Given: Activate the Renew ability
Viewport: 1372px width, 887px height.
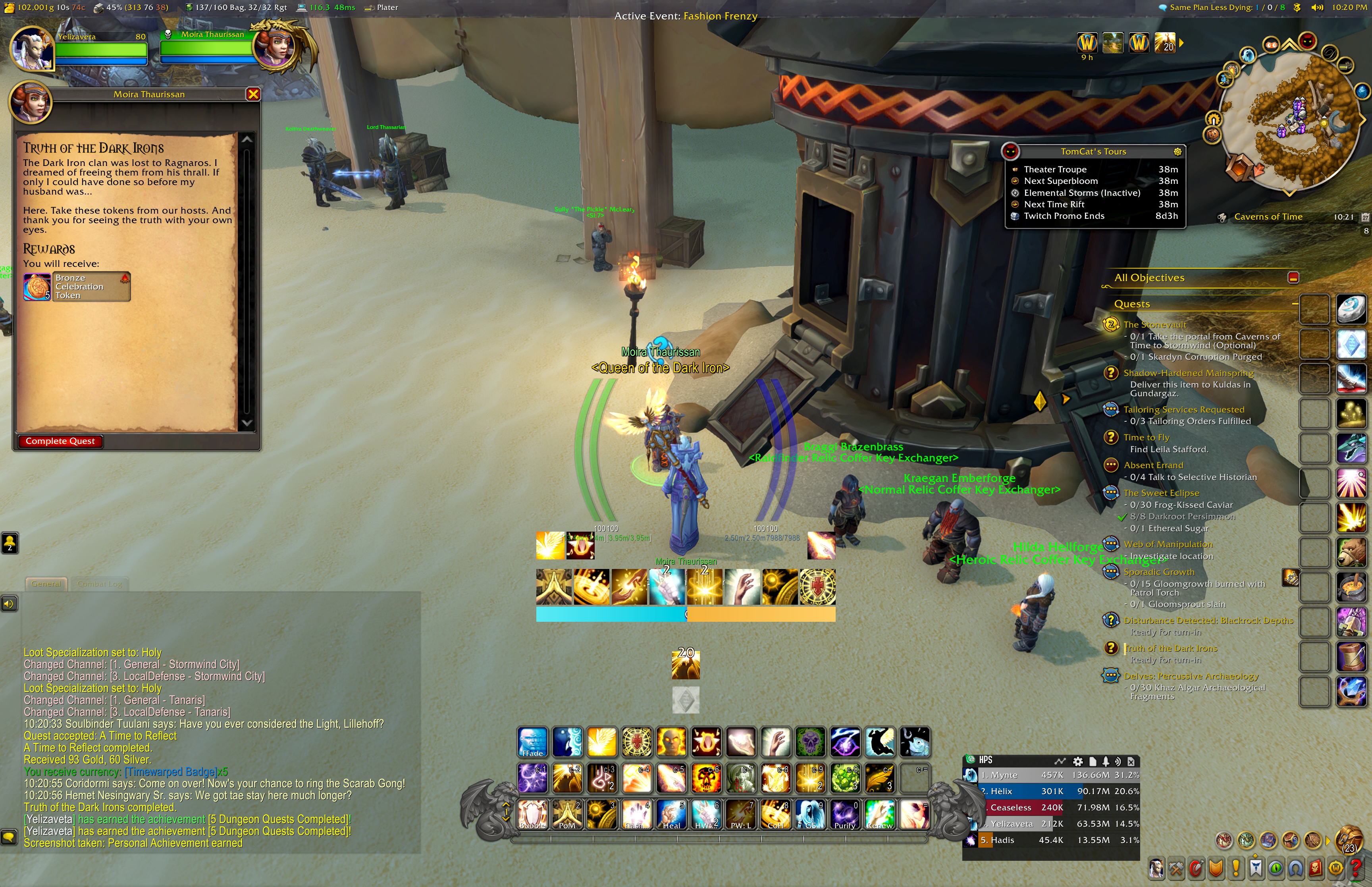Looking at the screenshot, I should (879, 814).
